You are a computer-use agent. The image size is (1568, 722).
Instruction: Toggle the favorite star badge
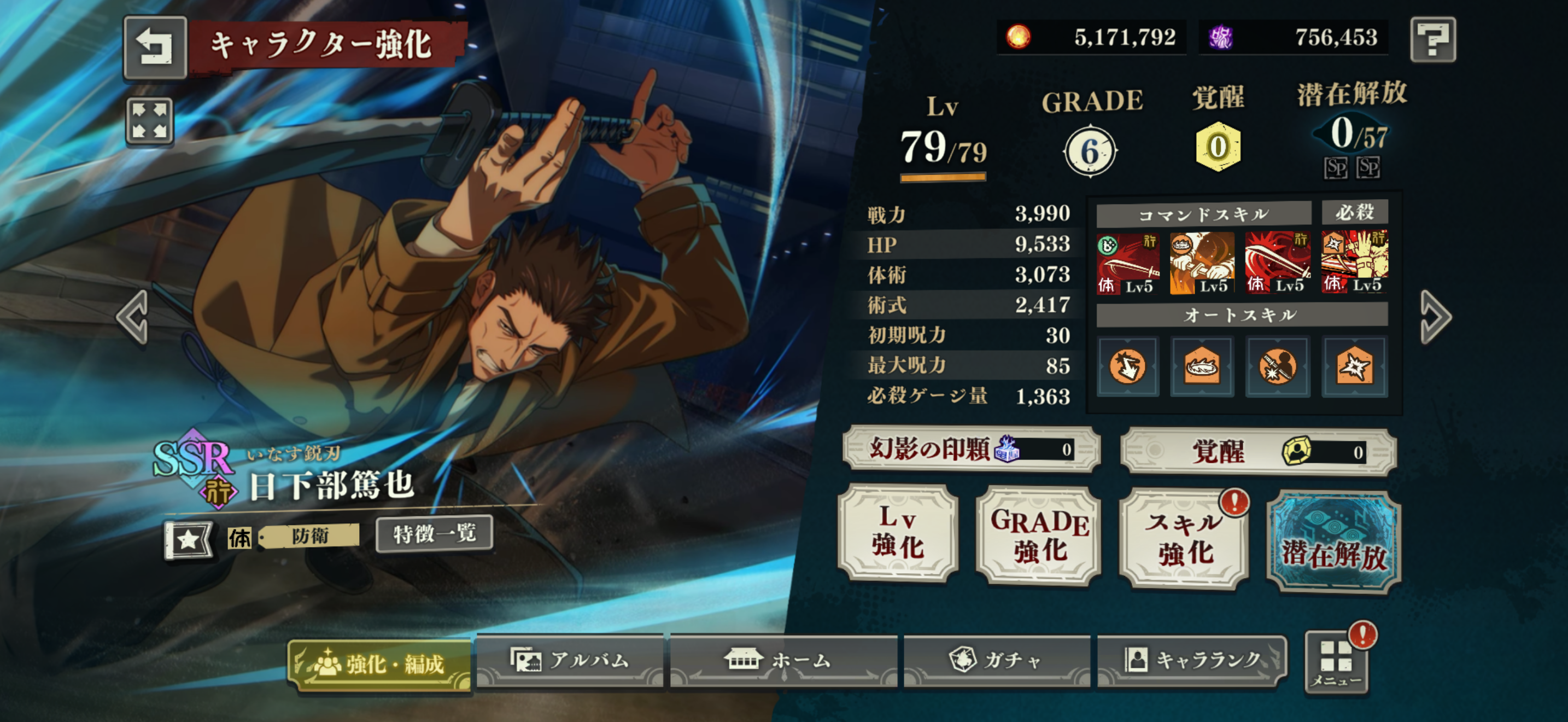tap(189, 539)
